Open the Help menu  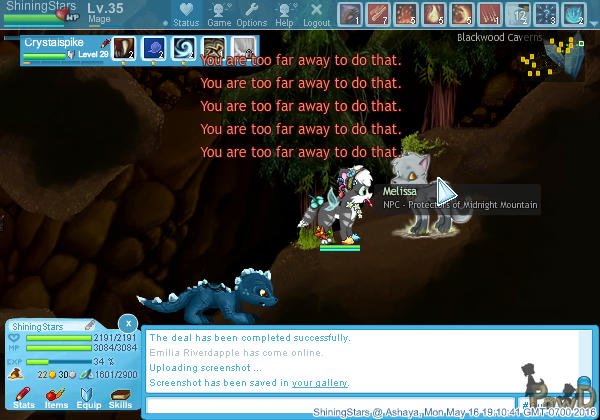tap(285, 13)
